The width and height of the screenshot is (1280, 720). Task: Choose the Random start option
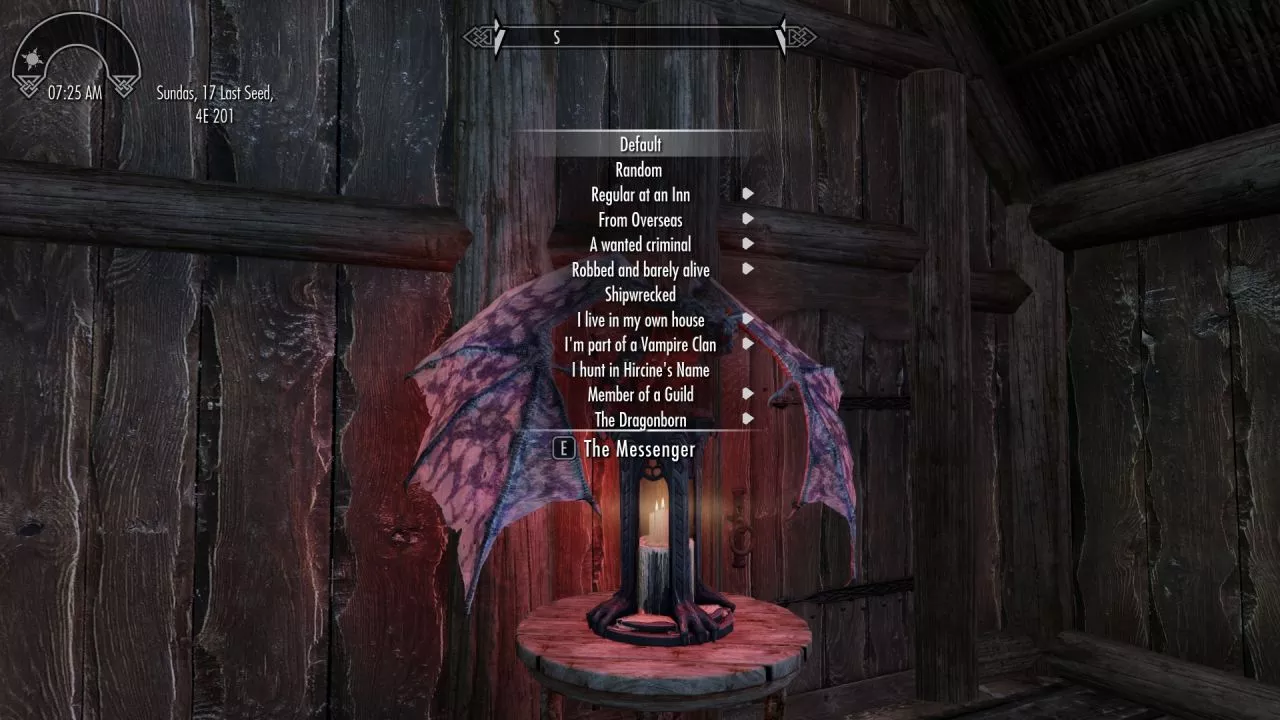tap(639, 170)
